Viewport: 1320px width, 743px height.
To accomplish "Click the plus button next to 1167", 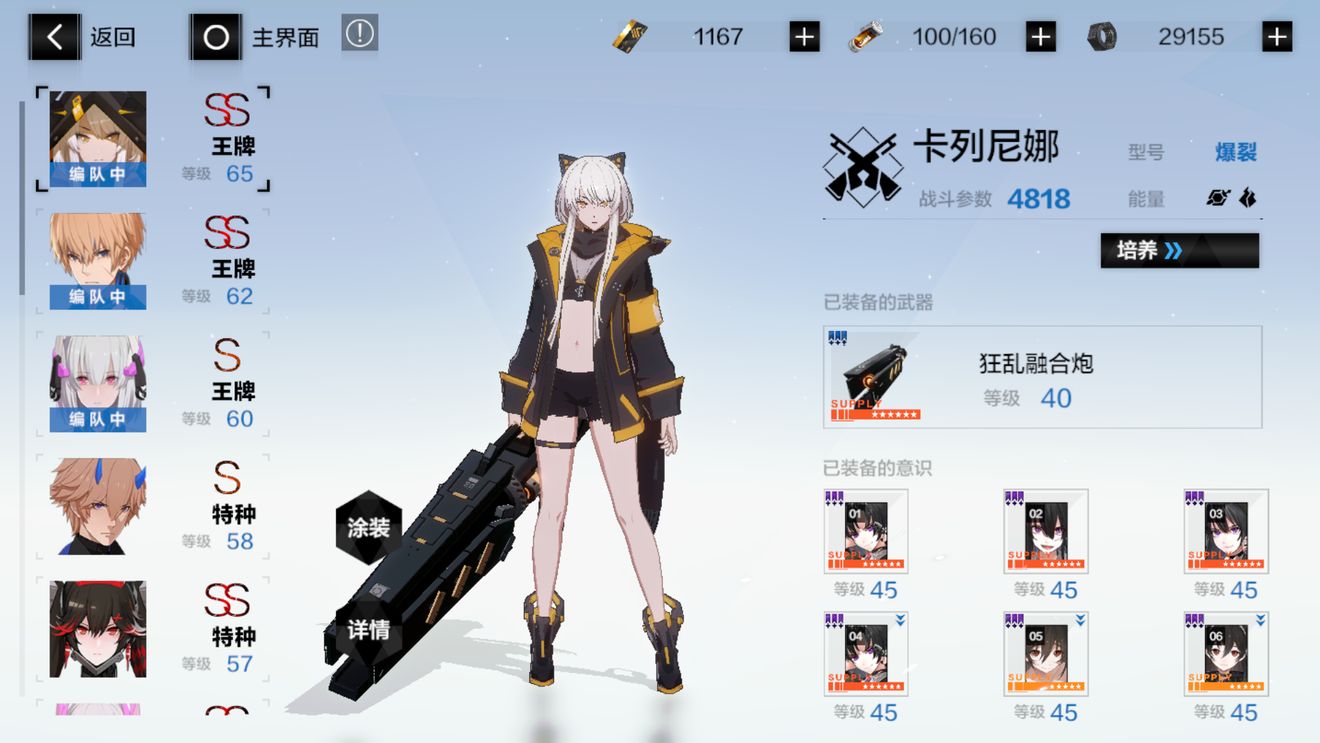I will 803,35.
